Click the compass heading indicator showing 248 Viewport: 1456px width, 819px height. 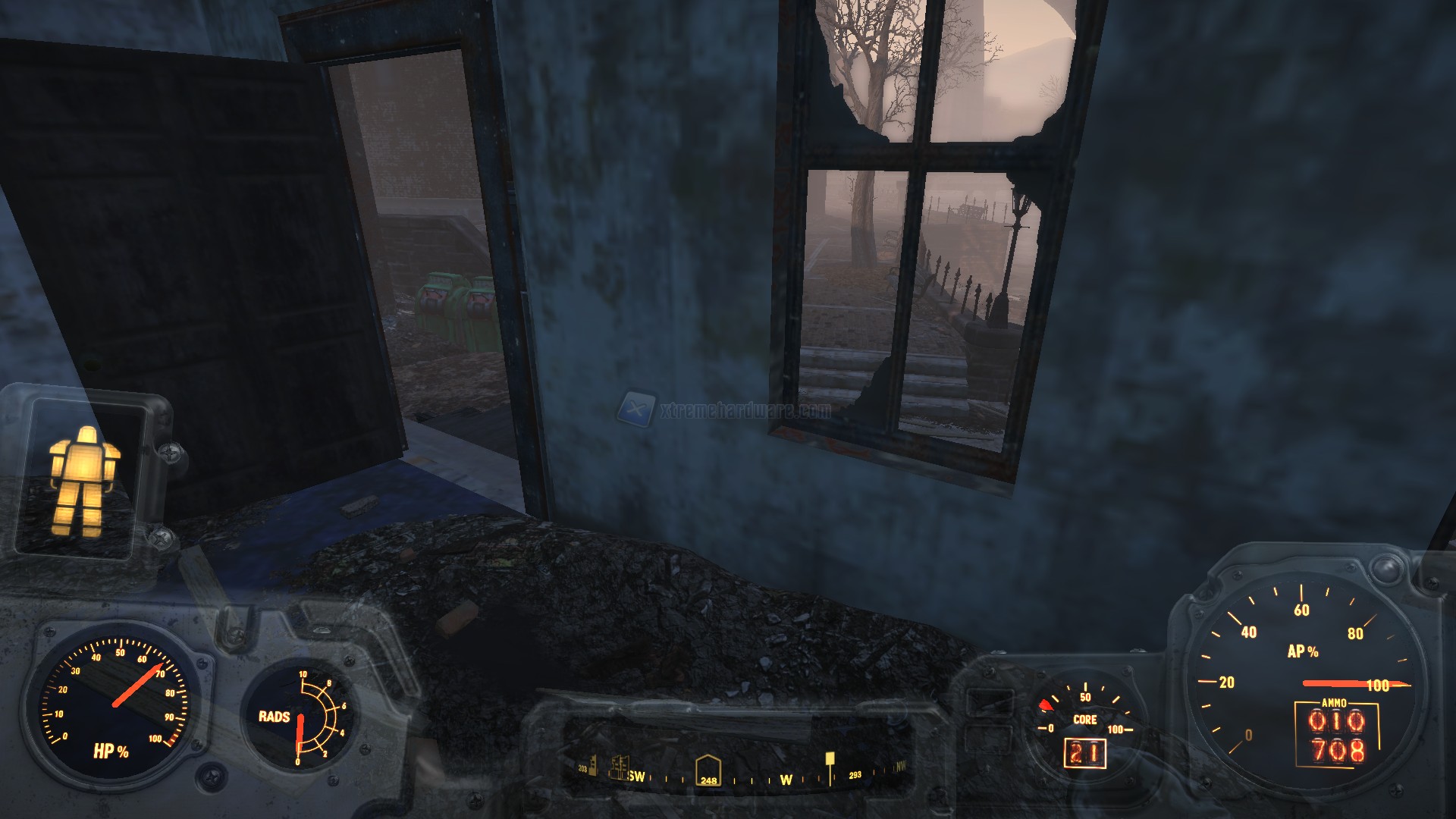[708, 771]
